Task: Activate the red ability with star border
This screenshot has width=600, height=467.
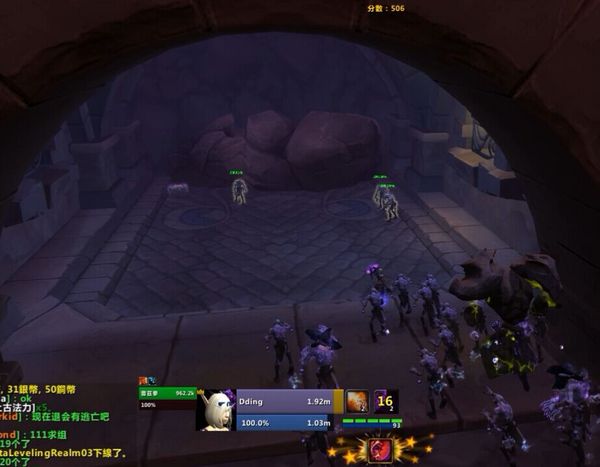Action: pyautogui.click(x=380, y=450)
